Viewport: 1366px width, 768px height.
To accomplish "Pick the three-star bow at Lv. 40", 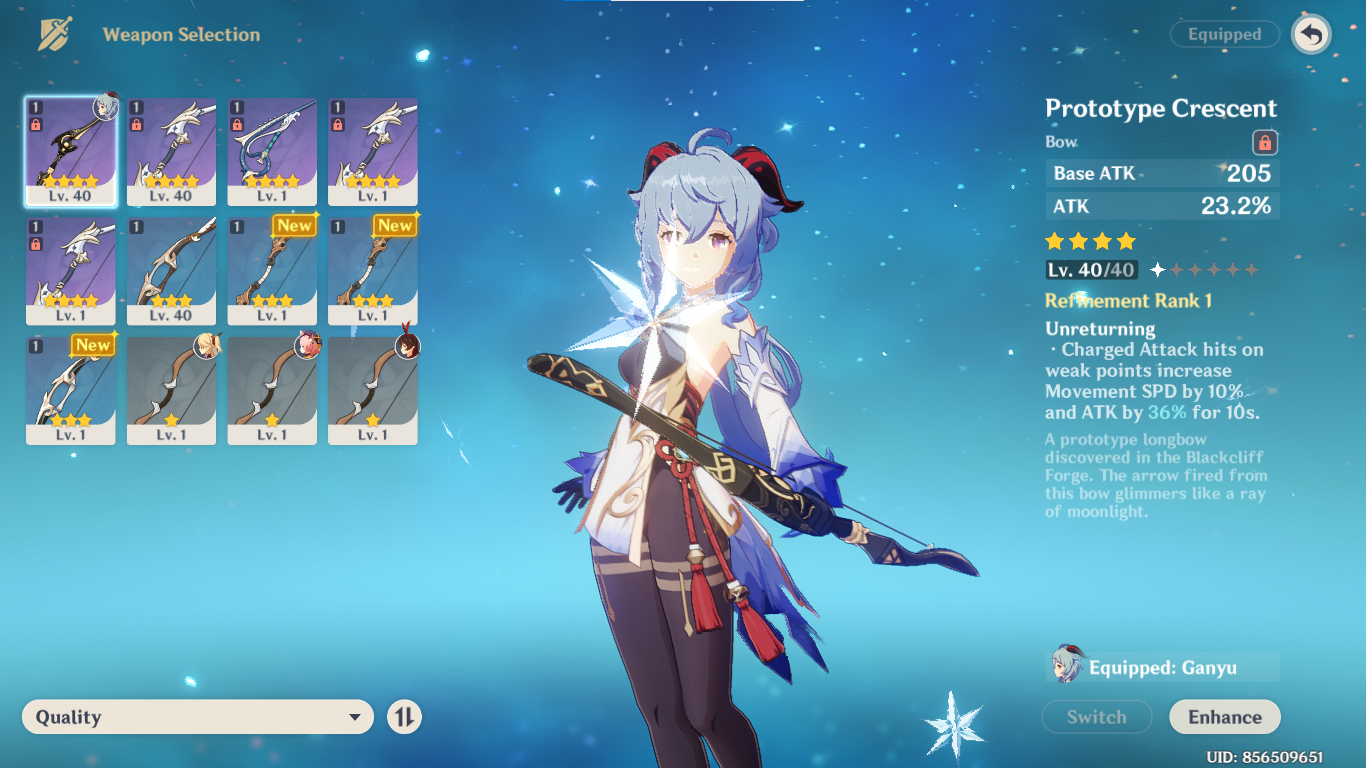I will pyautogui.click(x=171, y=271).
